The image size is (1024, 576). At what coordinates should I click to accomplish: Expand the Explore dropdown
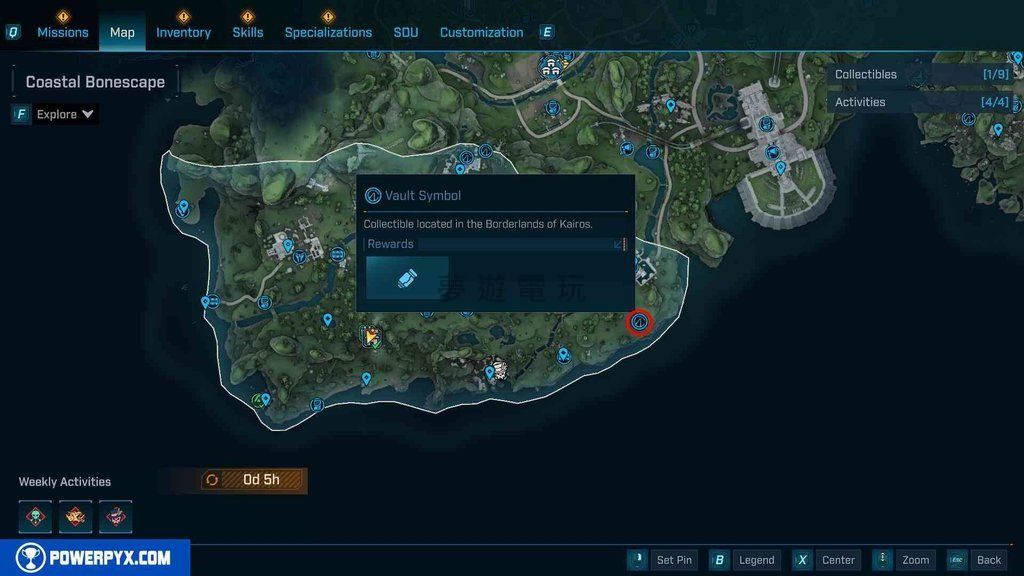tap(65, 114)
